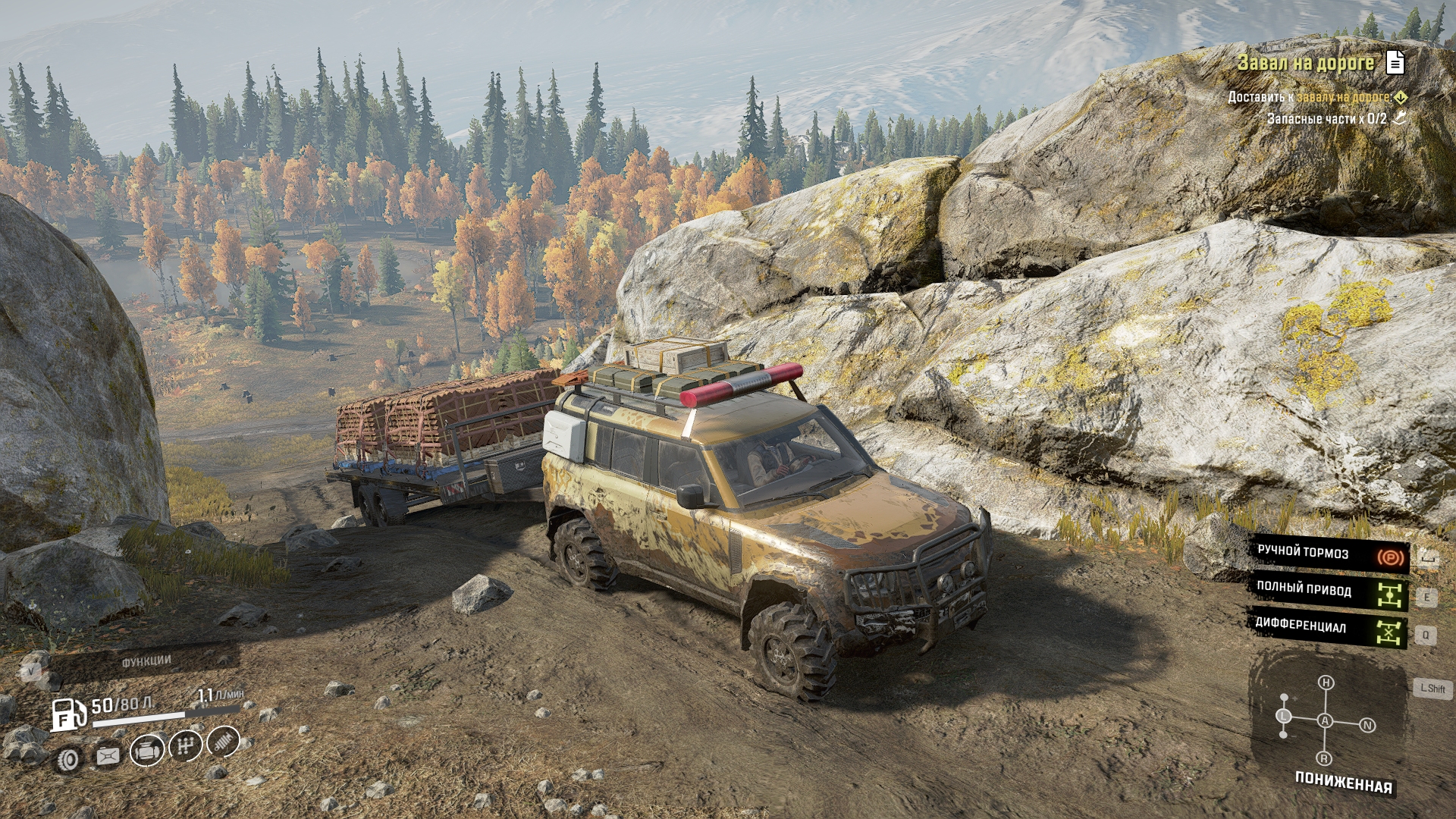
Task: Click the gearbox damage status icon
Action: coord(185,746)
